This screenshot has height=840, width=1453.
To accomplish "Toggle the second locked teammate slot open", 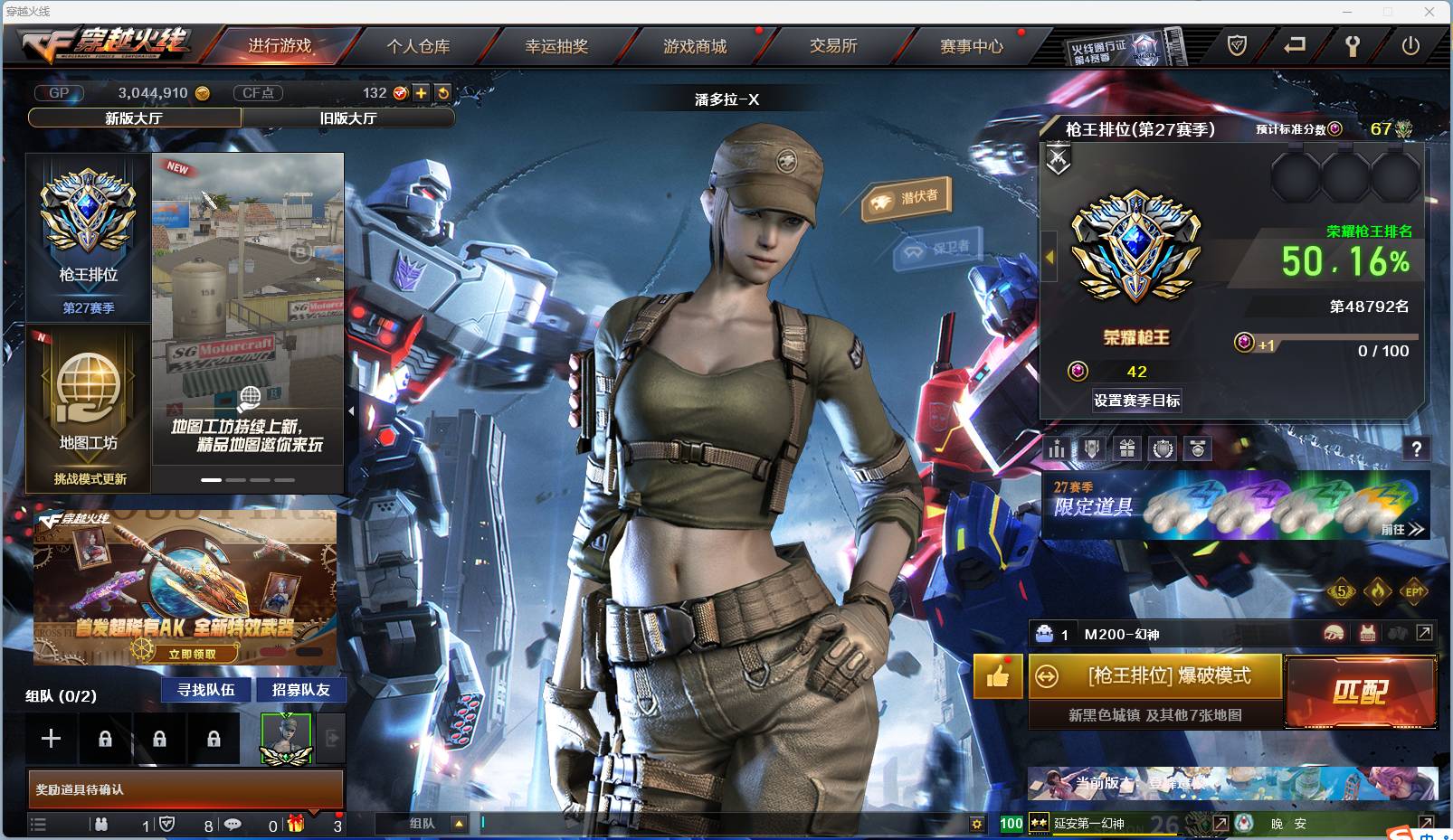I will [159, 738].
